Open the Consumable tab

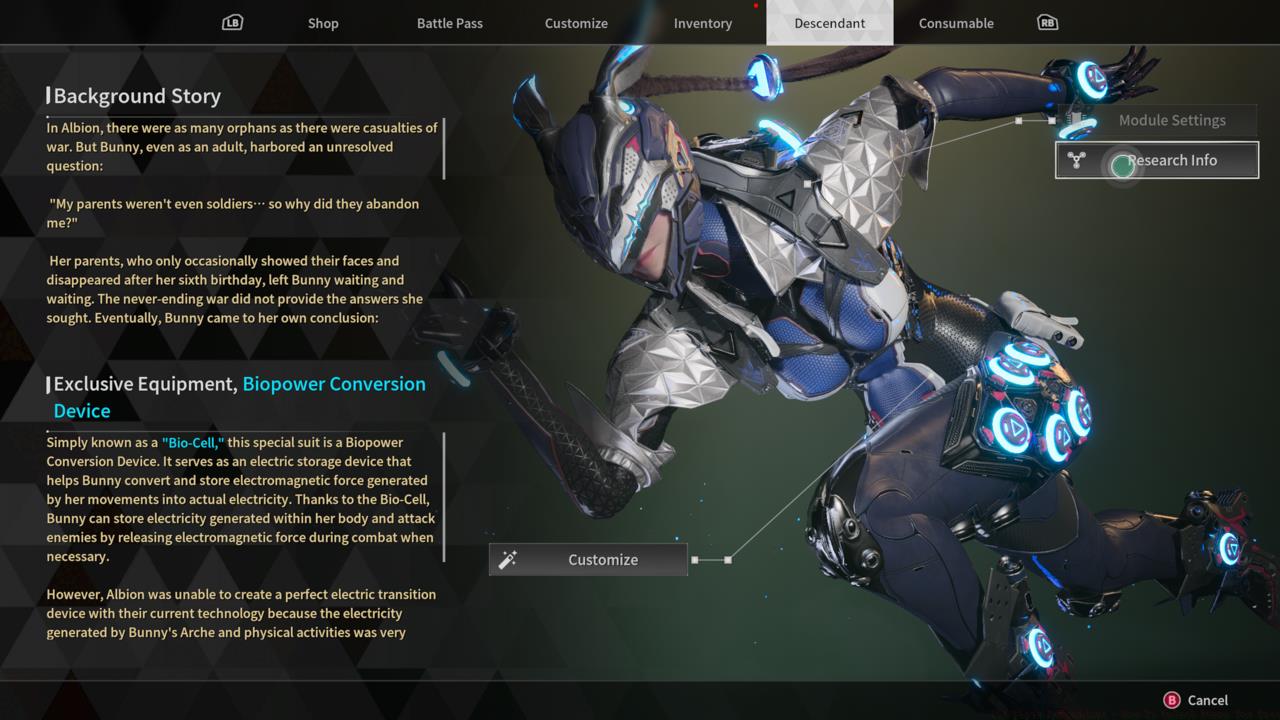(x=955, y=23)
